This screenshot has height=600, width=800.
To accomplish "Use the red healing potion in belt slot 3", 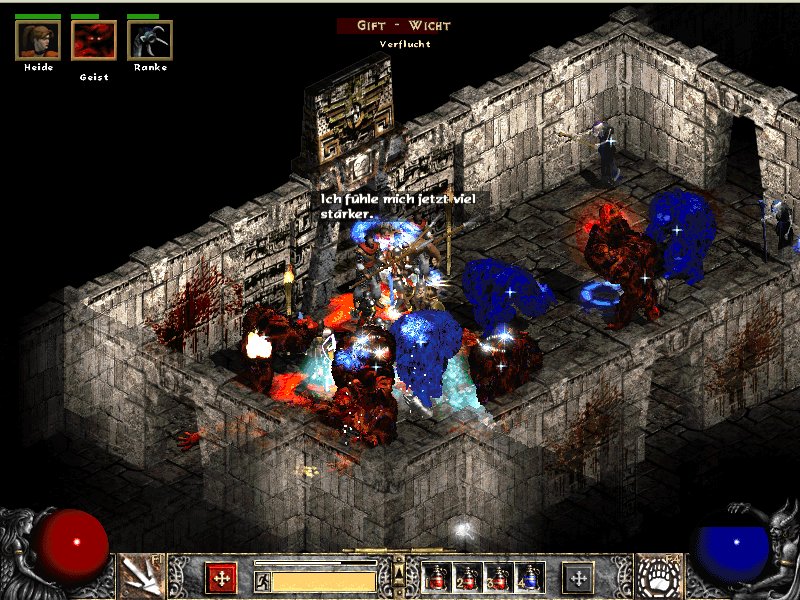I will (498, 578).
